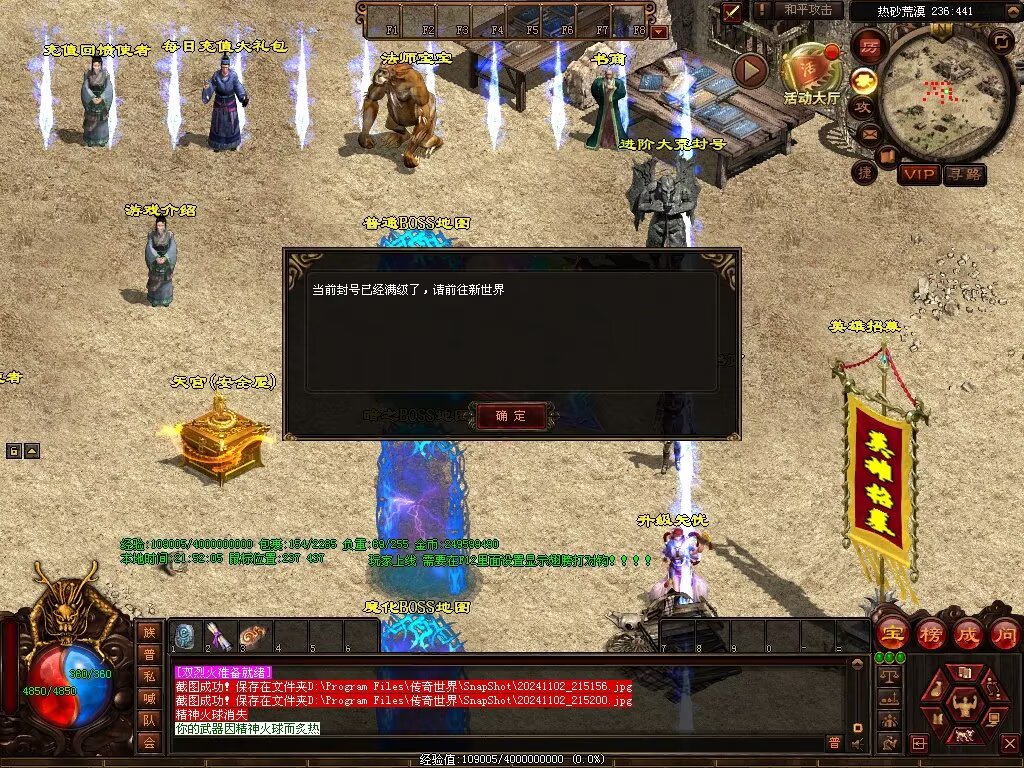Open the 榜 rankings button
Image resolution: width=1024 pixels, height=768 pixels.
(931, 633)
